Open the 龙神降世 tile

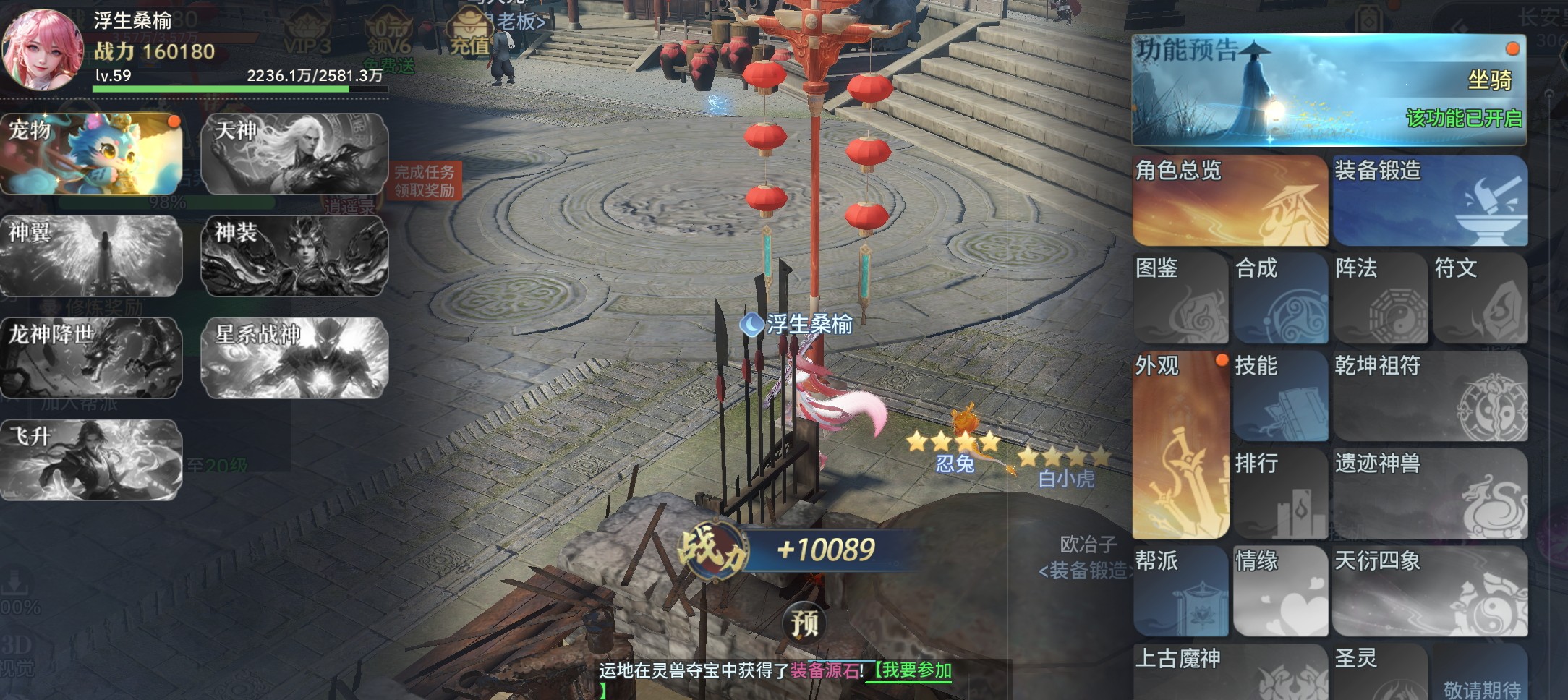(x=91, y=358)
